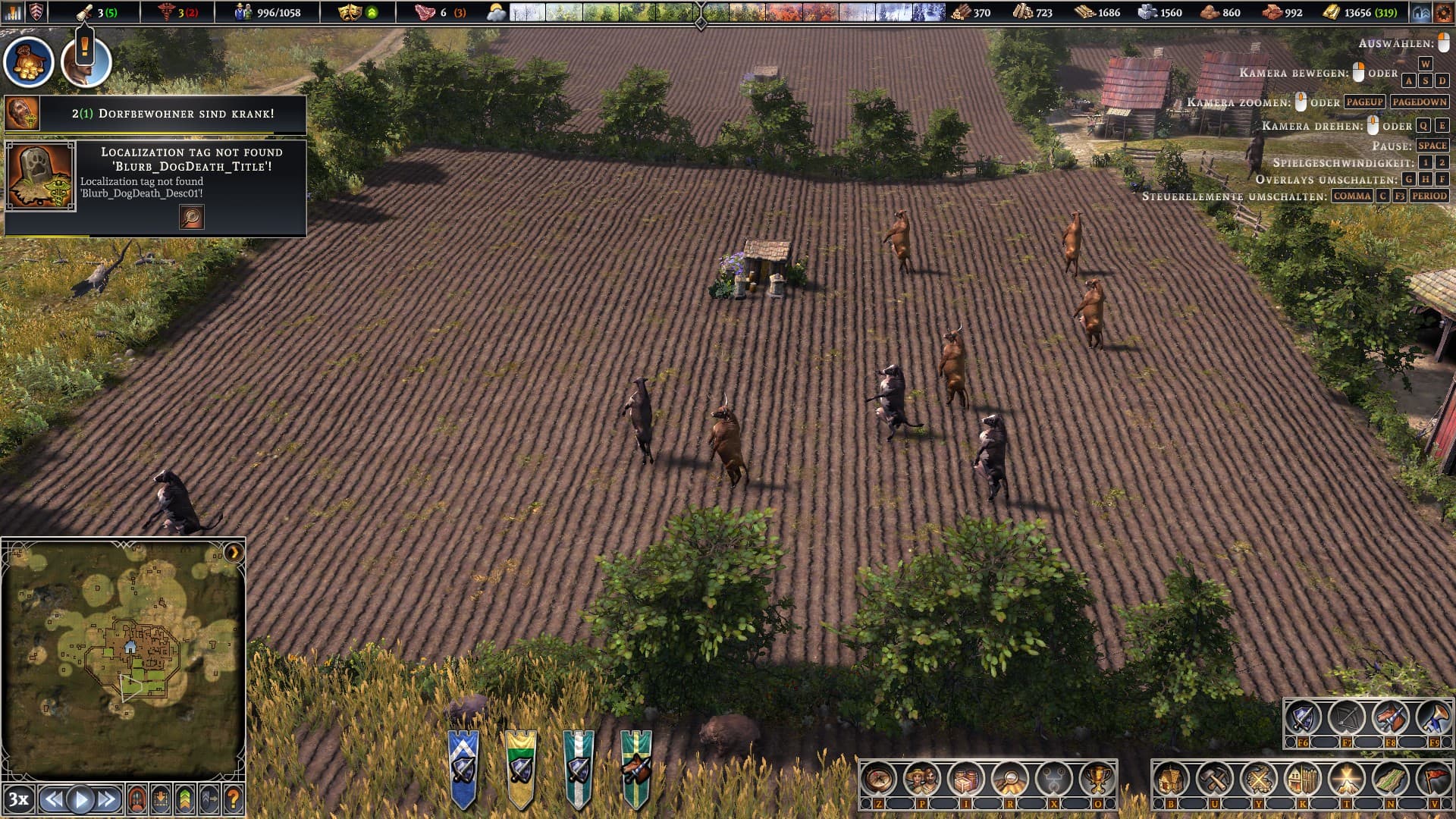Open the compass menu icon

pyautogui.click(x=879, y=779)
